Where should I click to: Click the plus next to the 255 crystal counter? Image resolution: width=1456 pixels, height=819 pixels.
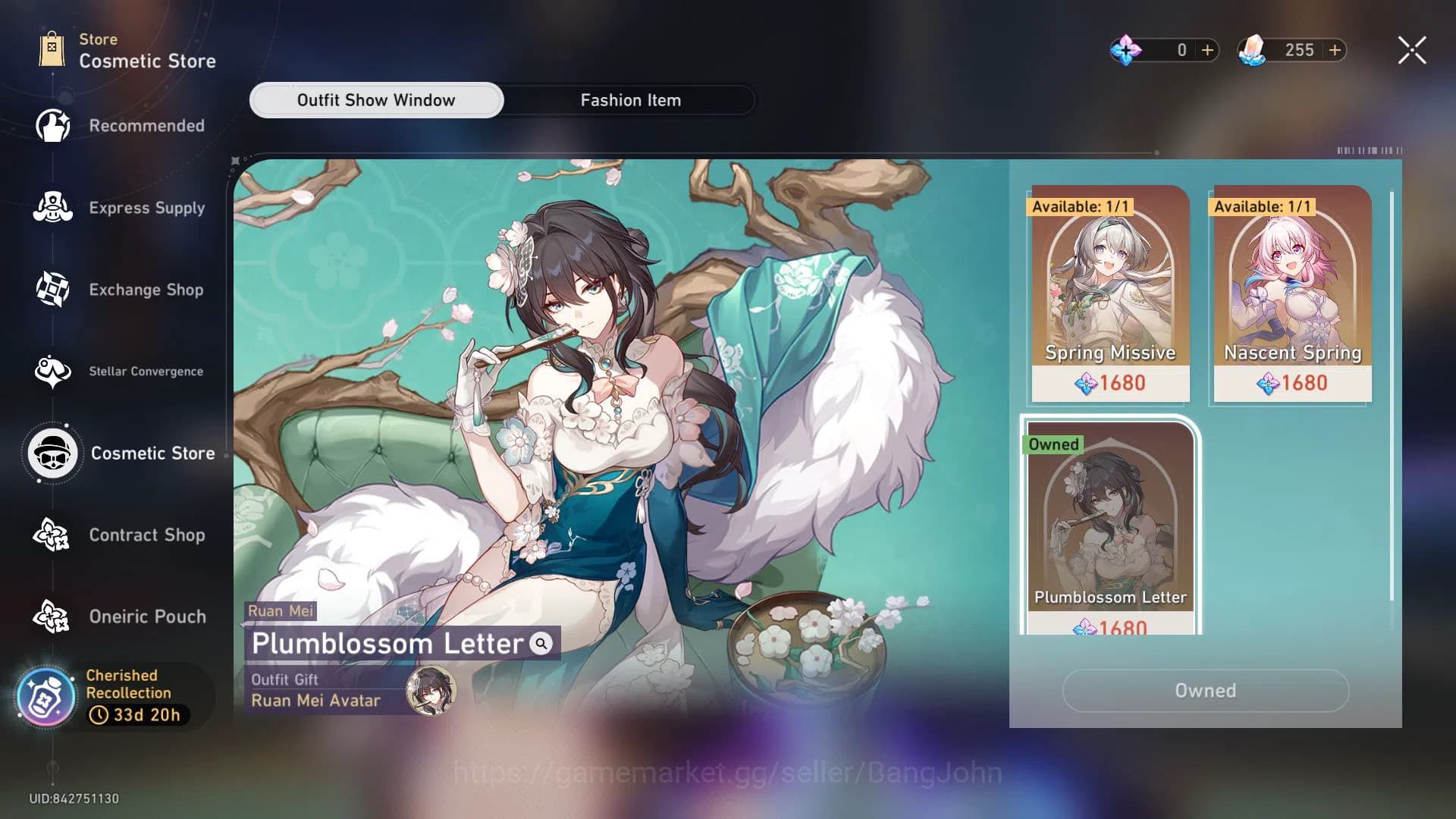pos(1335,50)
